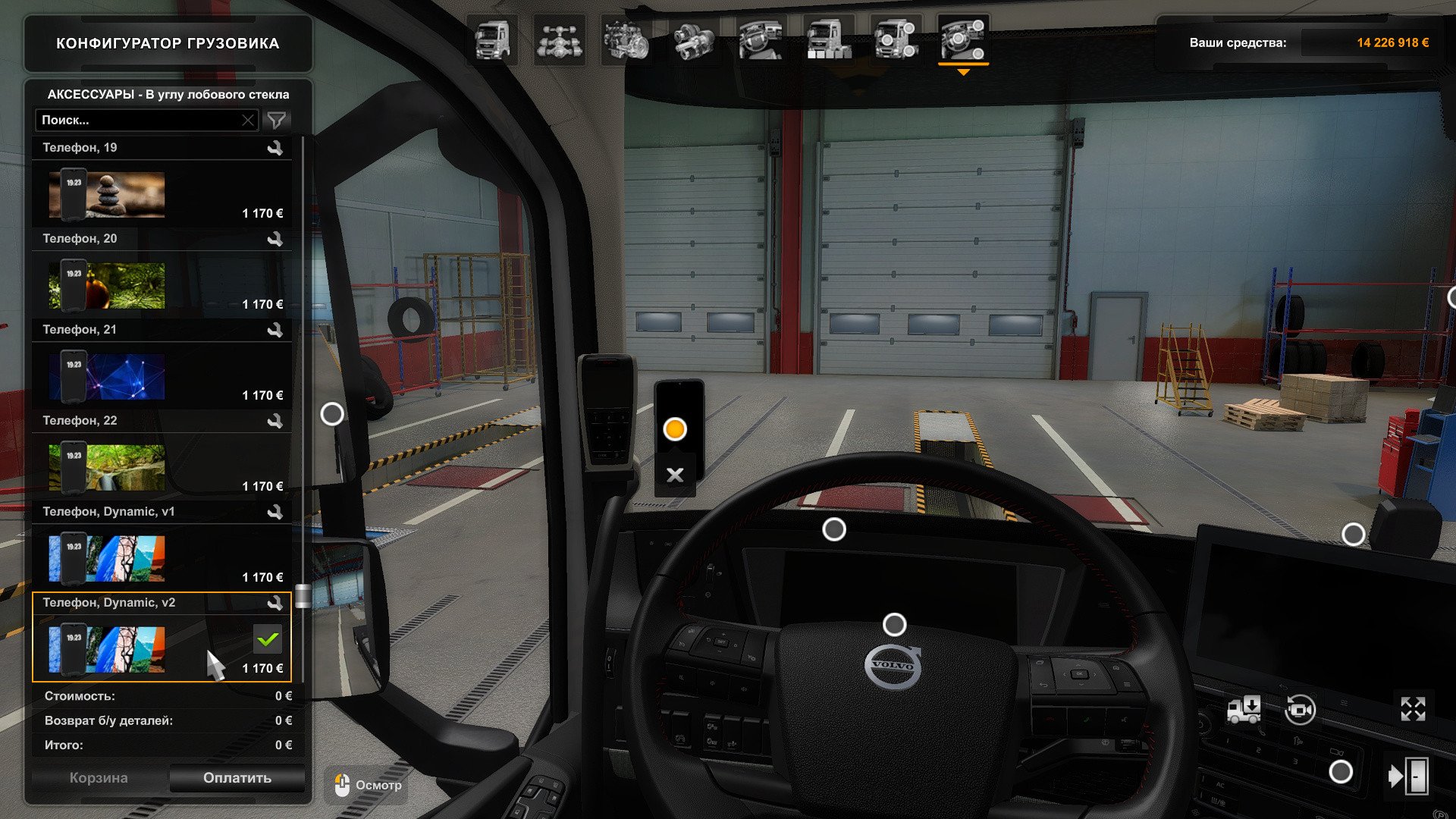Switch to the chassis category tab

click(x=560, y=40)
